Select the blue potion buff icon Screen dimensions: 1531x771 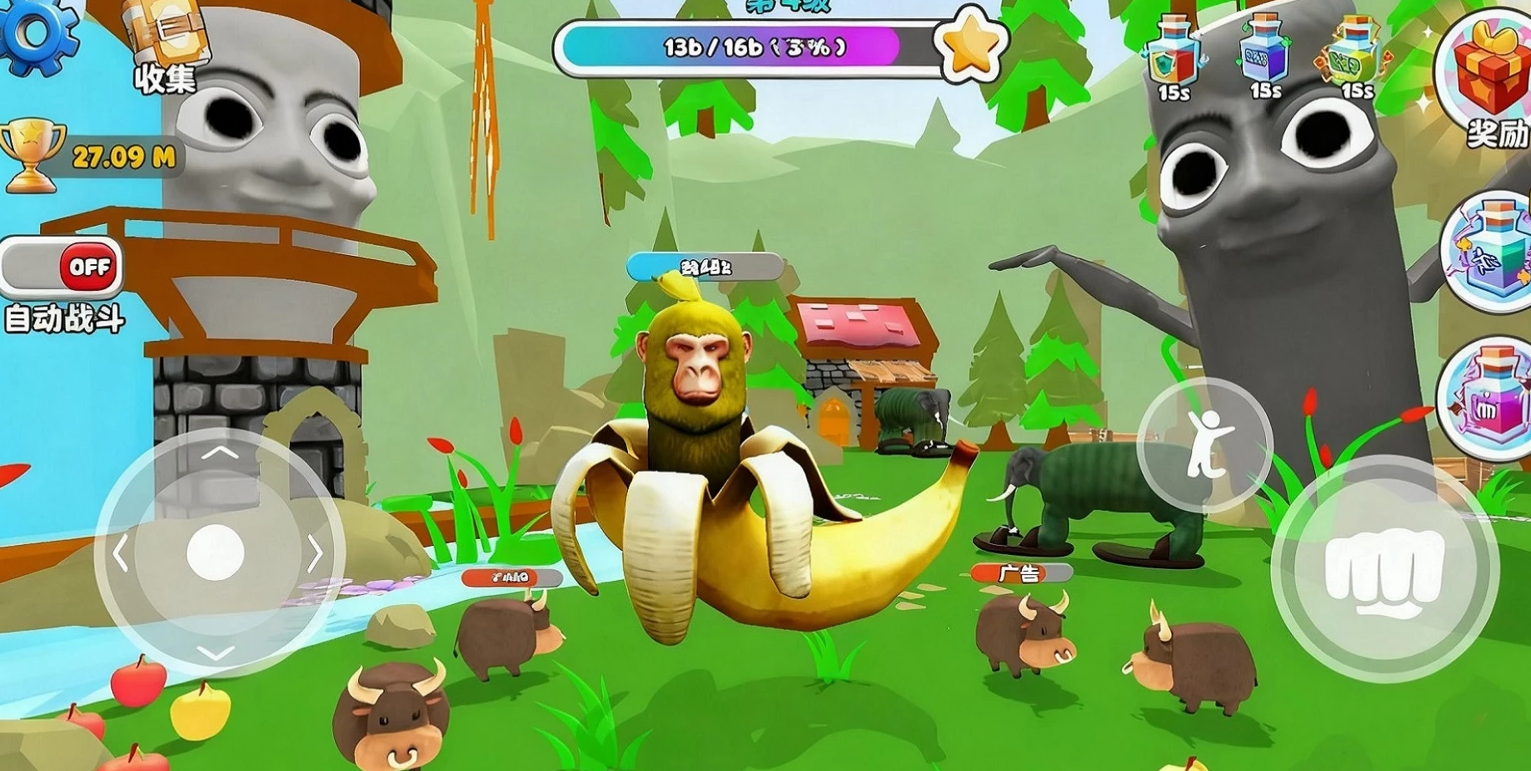click(x=1265, y=52)
